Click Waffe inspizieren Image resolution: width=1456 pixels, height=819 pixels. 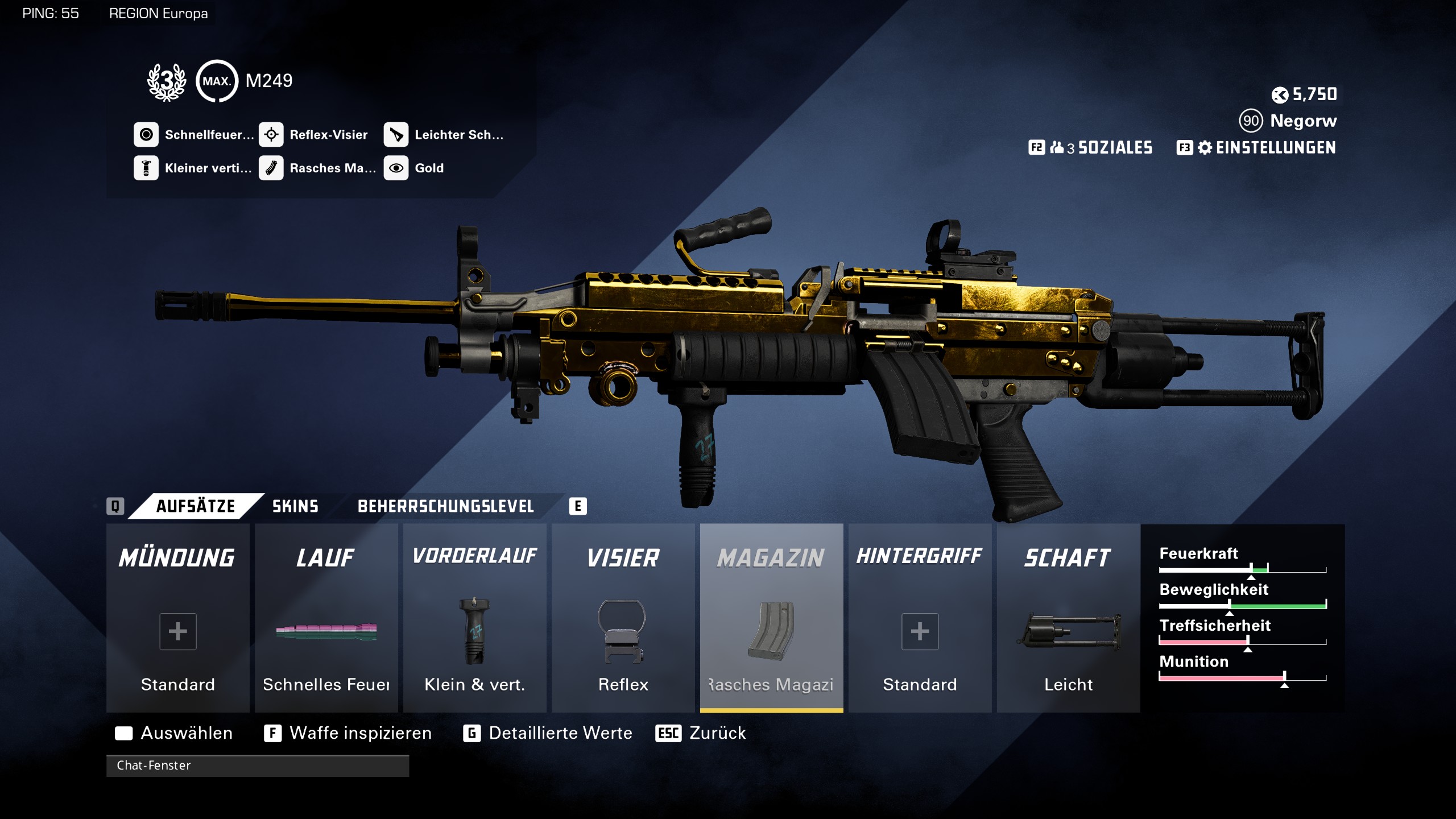click(359, 733)
